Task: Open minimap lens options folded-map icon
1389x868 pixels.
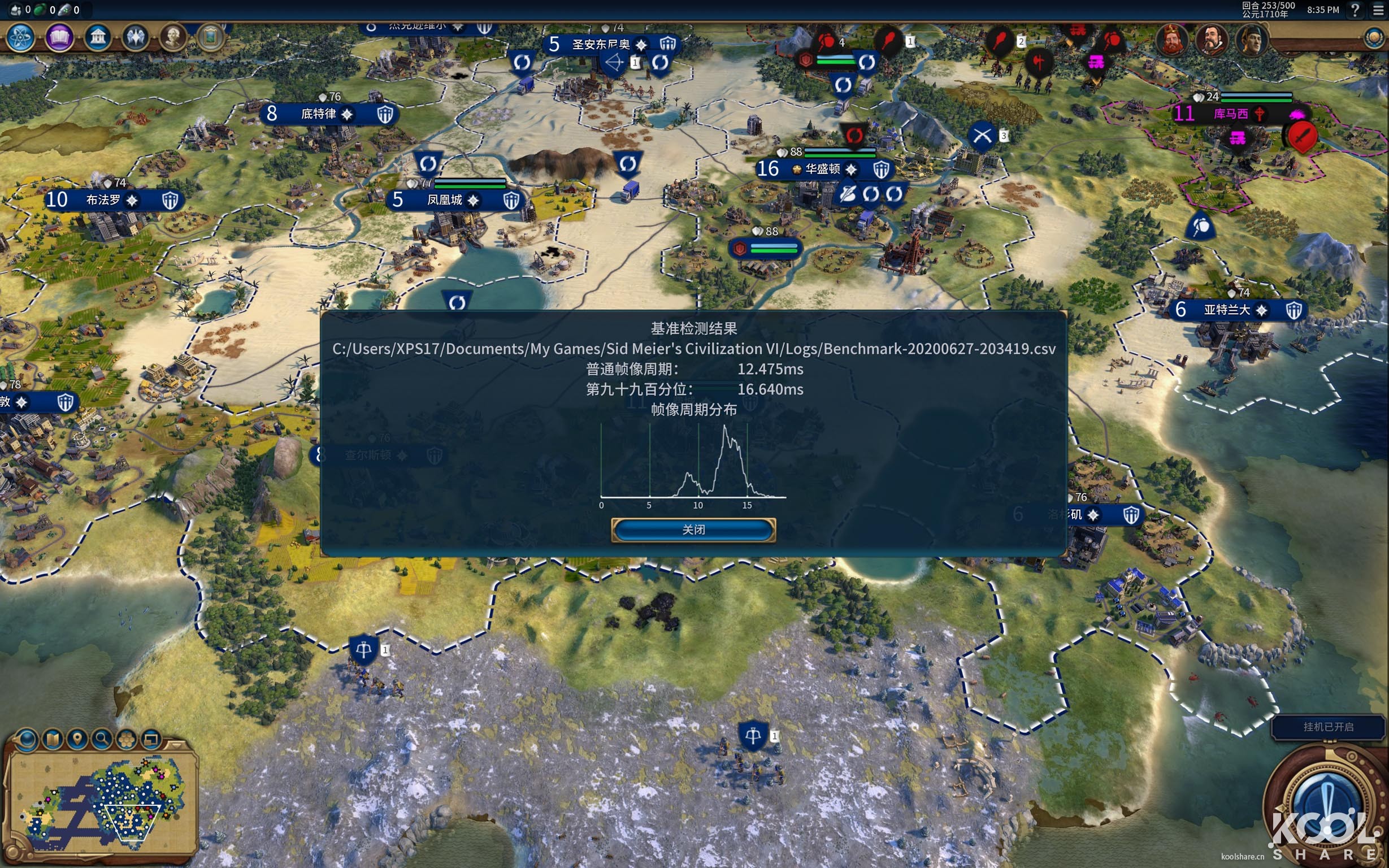Action: [x=53, y=739]
